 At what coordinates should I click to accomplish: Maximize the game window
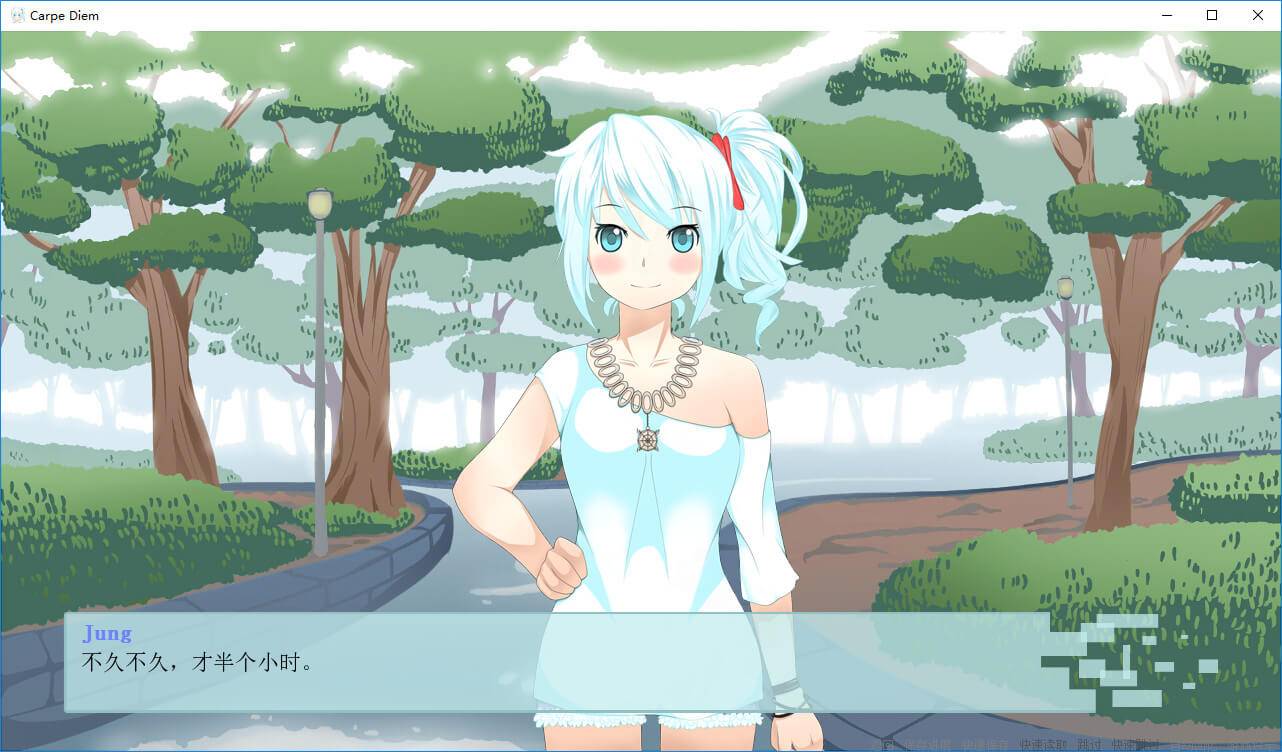point(1212,15)
